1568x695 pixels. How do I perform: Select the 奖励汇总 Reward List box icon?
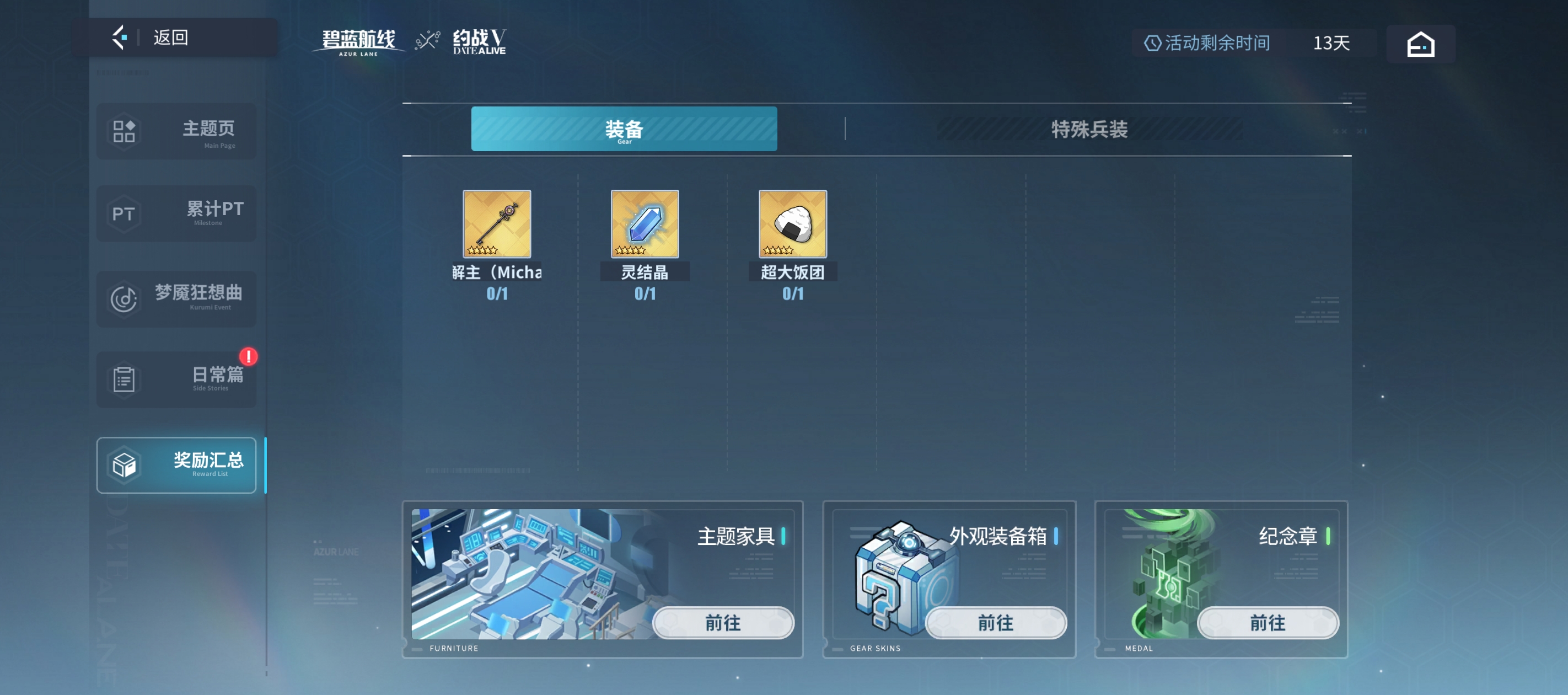[123, 465]
